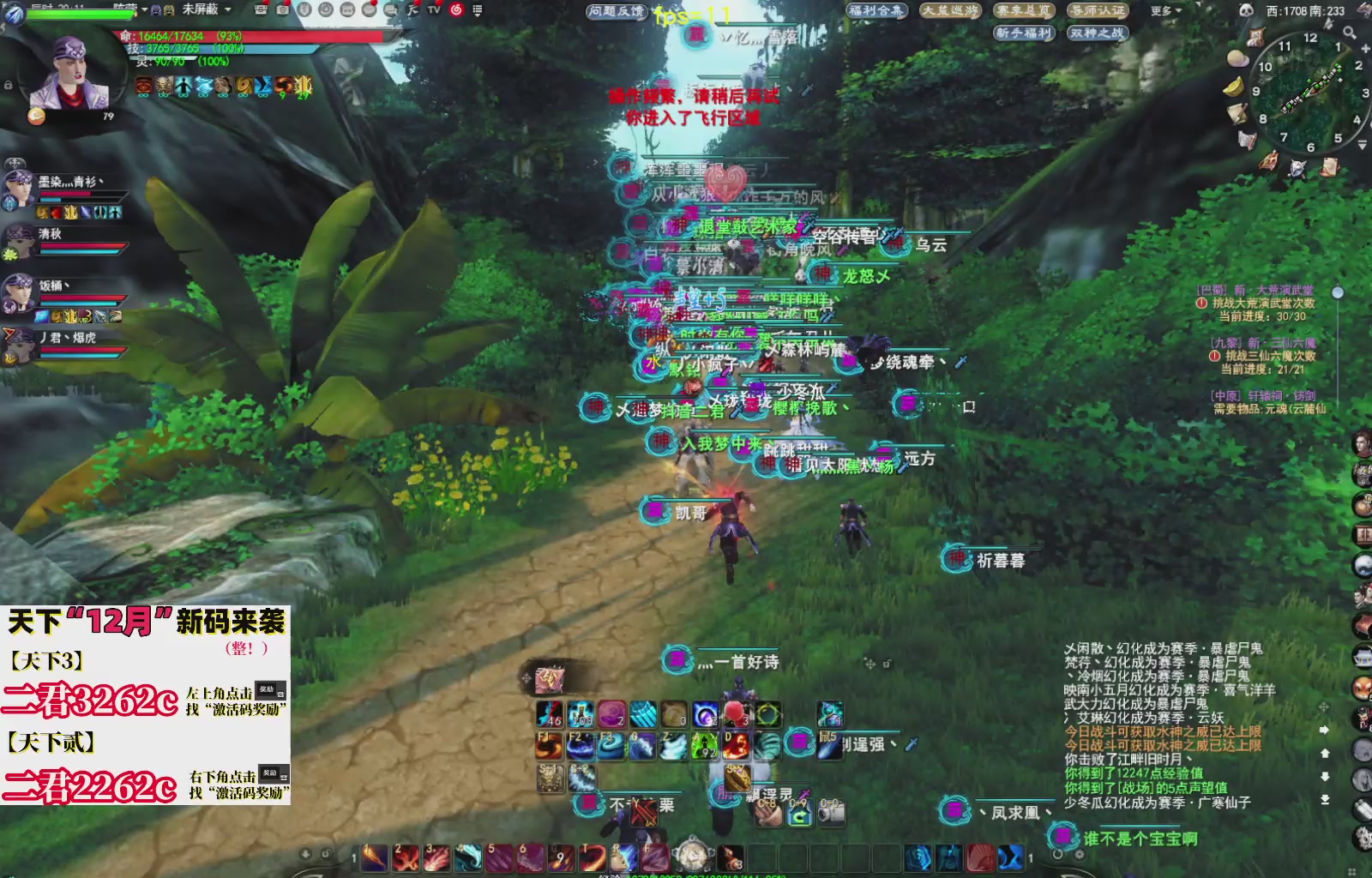Cast the F1 fire skill on the hotbar

(549, 746)
